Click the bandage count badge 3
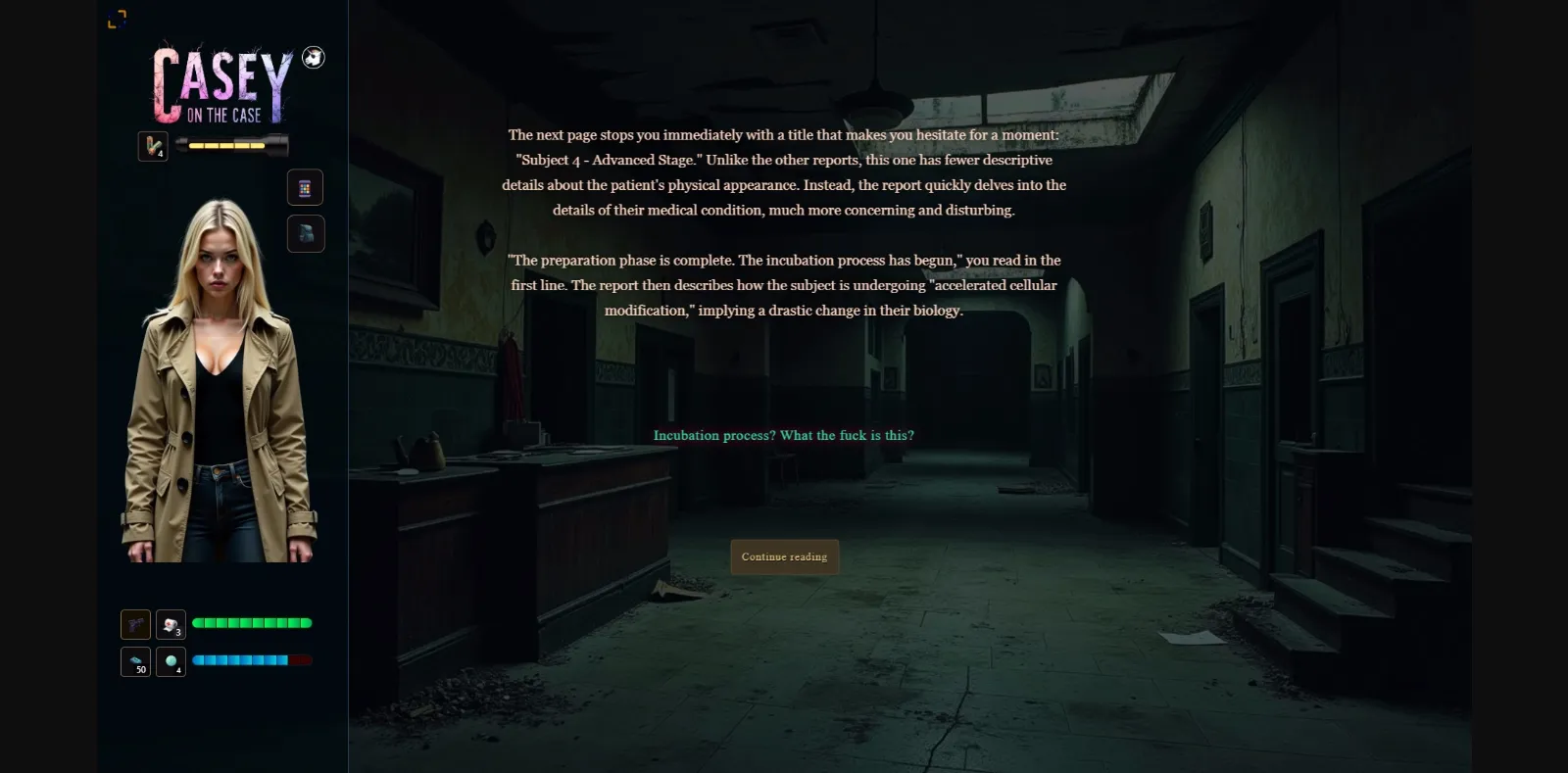 point(178,634)
